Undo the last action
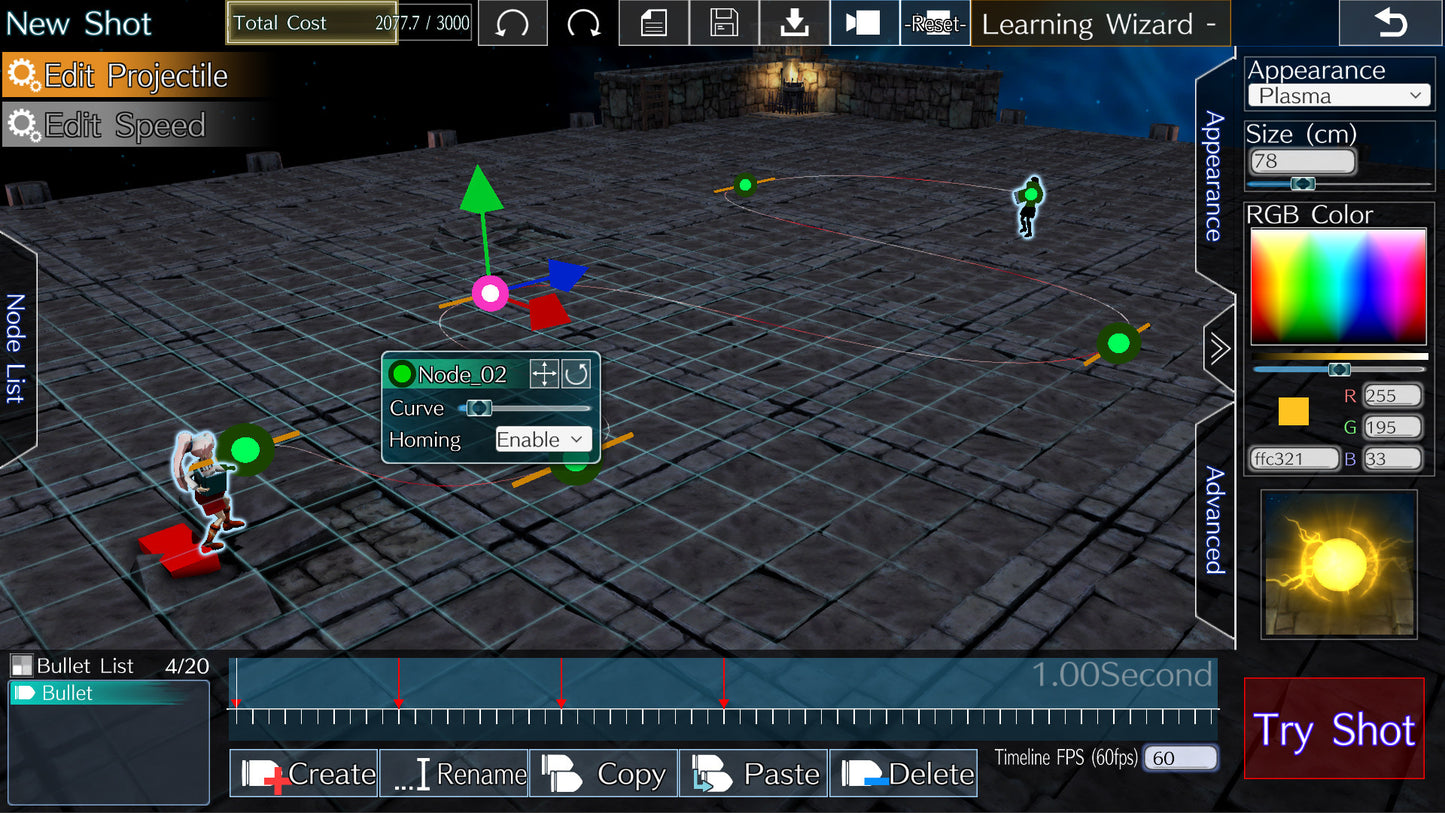The image size is (1445, 813). (x=512, y=22)
